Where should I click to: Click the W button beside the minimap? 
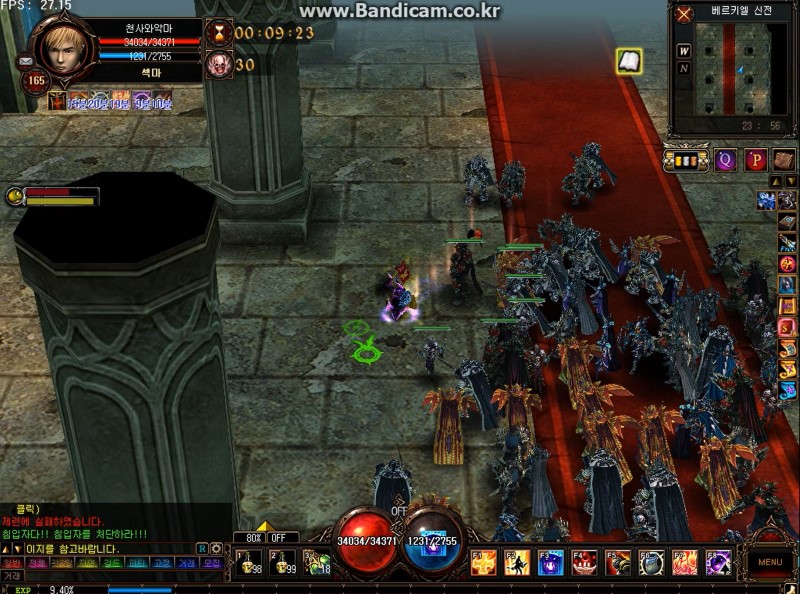684,51
